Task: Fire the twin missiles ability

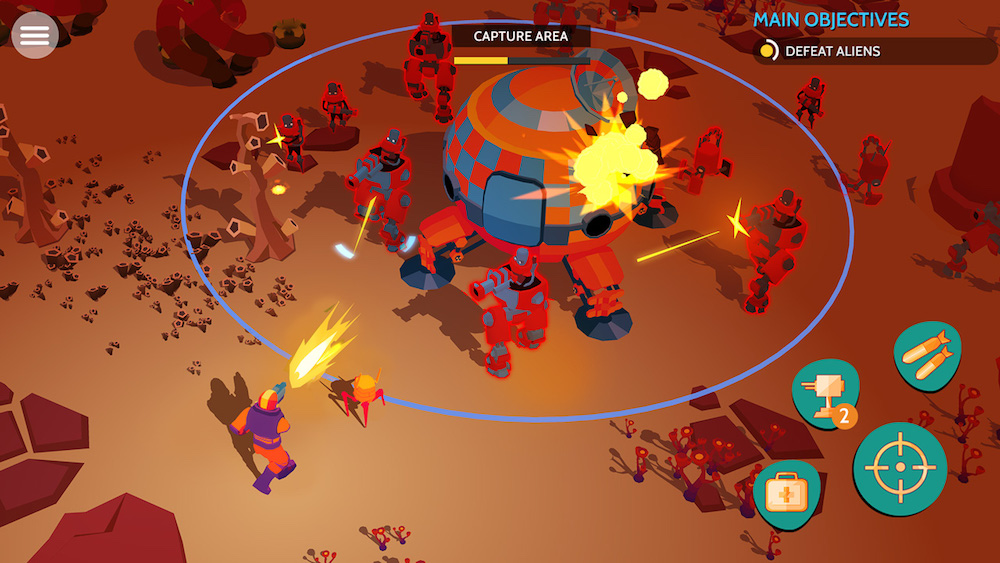Action: (x=927, y=354)
